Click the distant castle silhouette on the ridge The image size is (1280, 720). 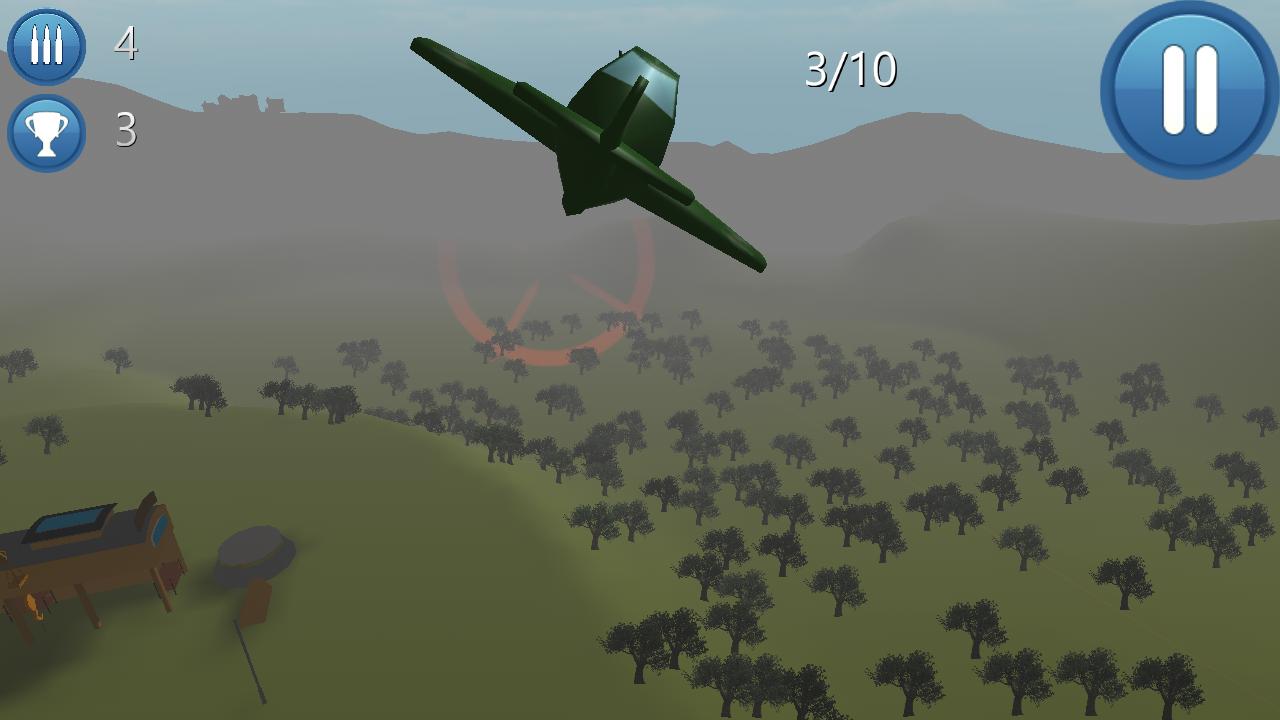245,103
